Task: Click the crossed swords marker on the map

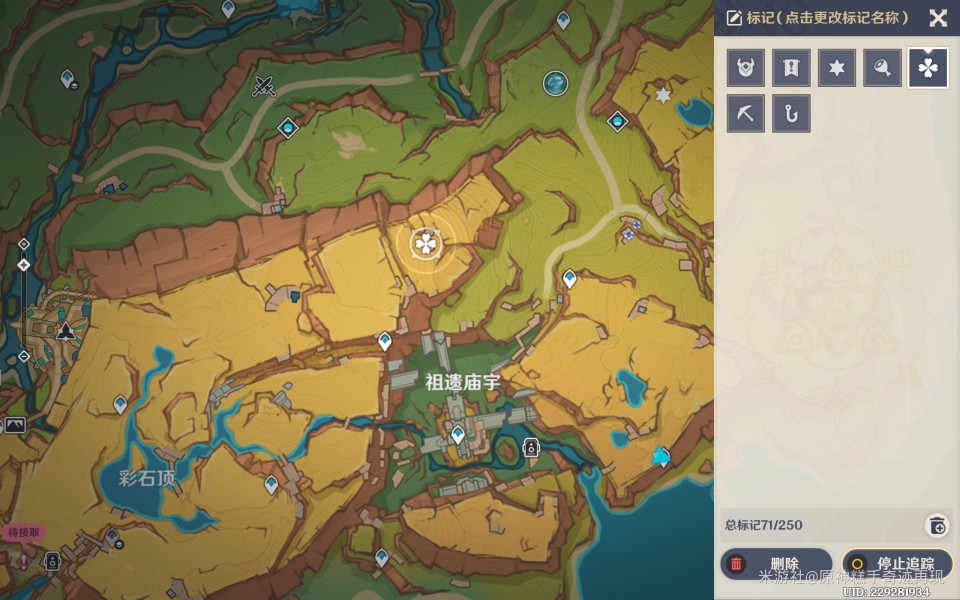Action: [x=264, y=86]
